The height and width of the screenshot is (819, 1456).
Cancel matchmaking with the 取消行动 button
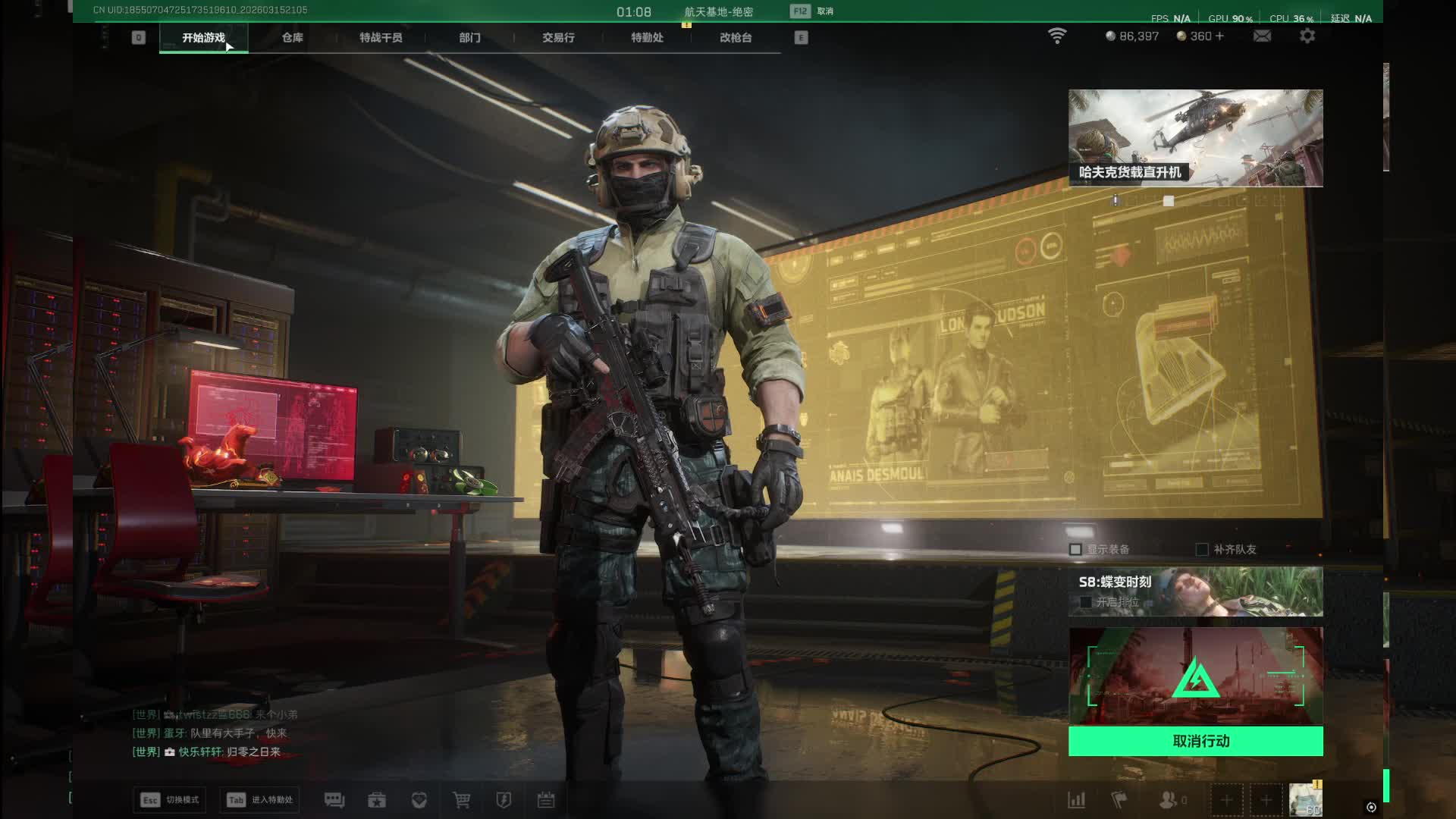pos(1195,741)
